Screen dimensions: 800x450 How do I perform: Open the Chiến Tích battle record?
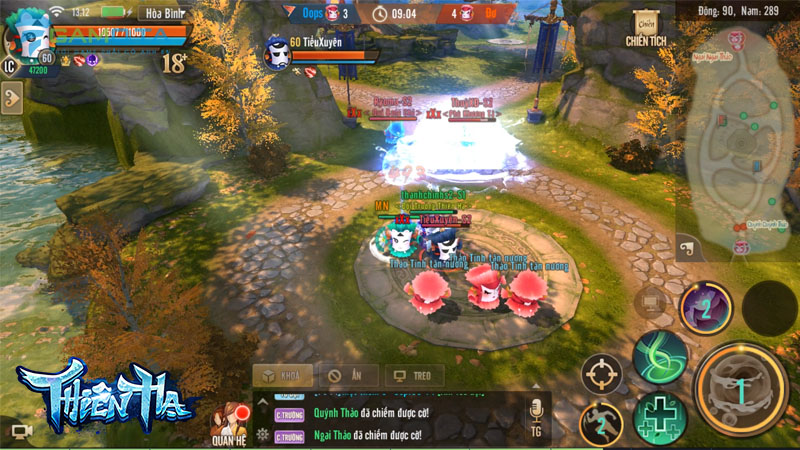[646, 30]
